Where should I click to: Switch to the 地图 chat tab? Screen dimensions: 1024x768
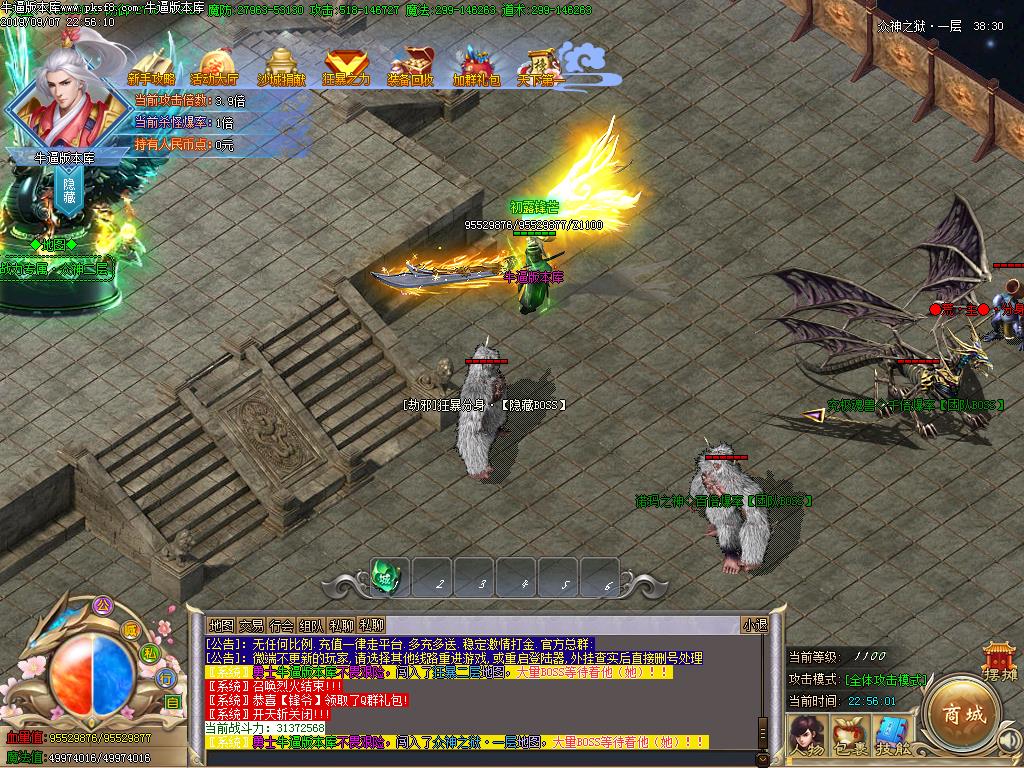pos(221,625)
